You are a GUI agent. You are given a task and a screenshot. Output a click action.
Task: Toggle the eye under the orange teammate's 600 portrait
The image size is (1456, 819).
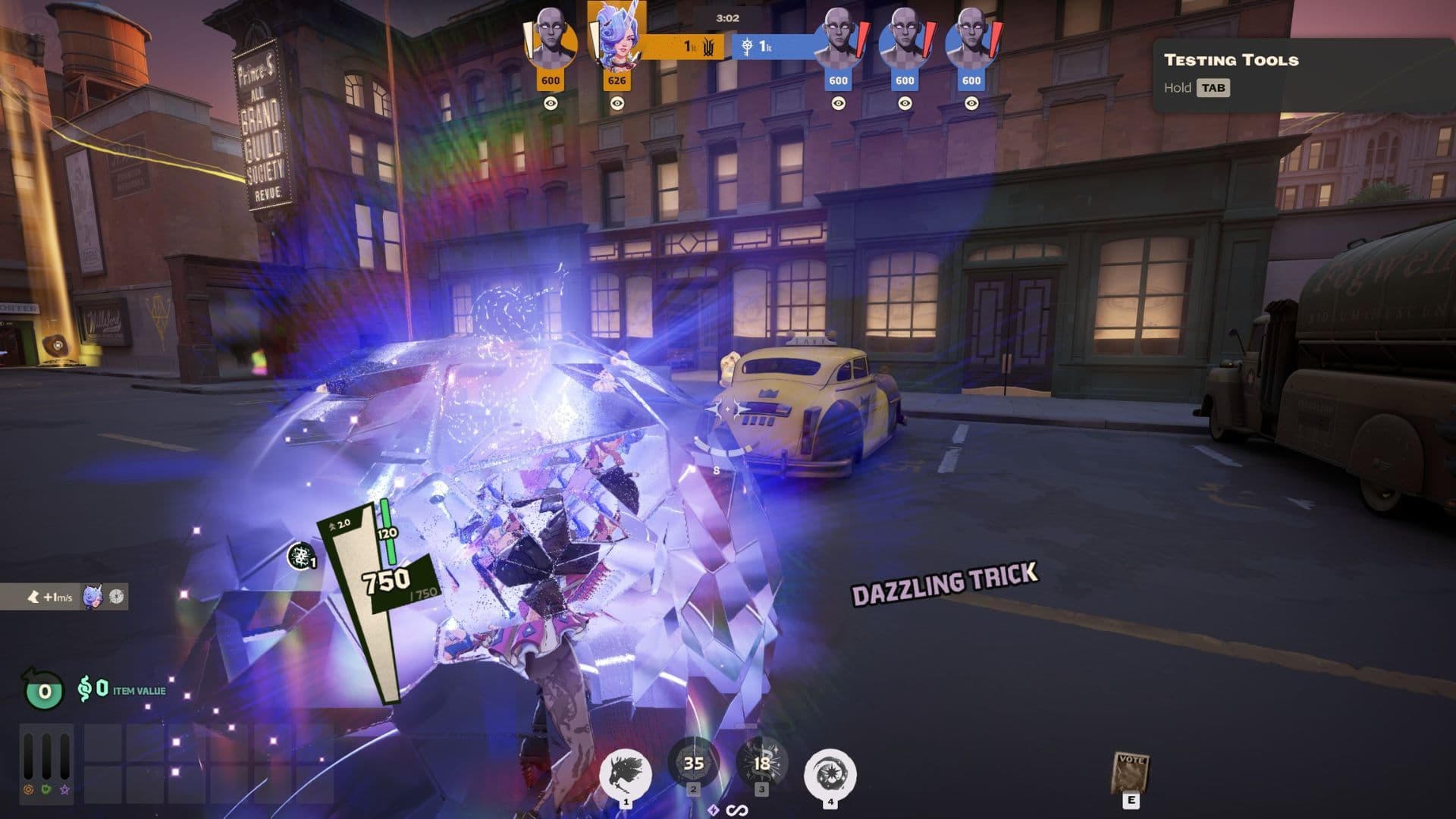tap(549, 103)
